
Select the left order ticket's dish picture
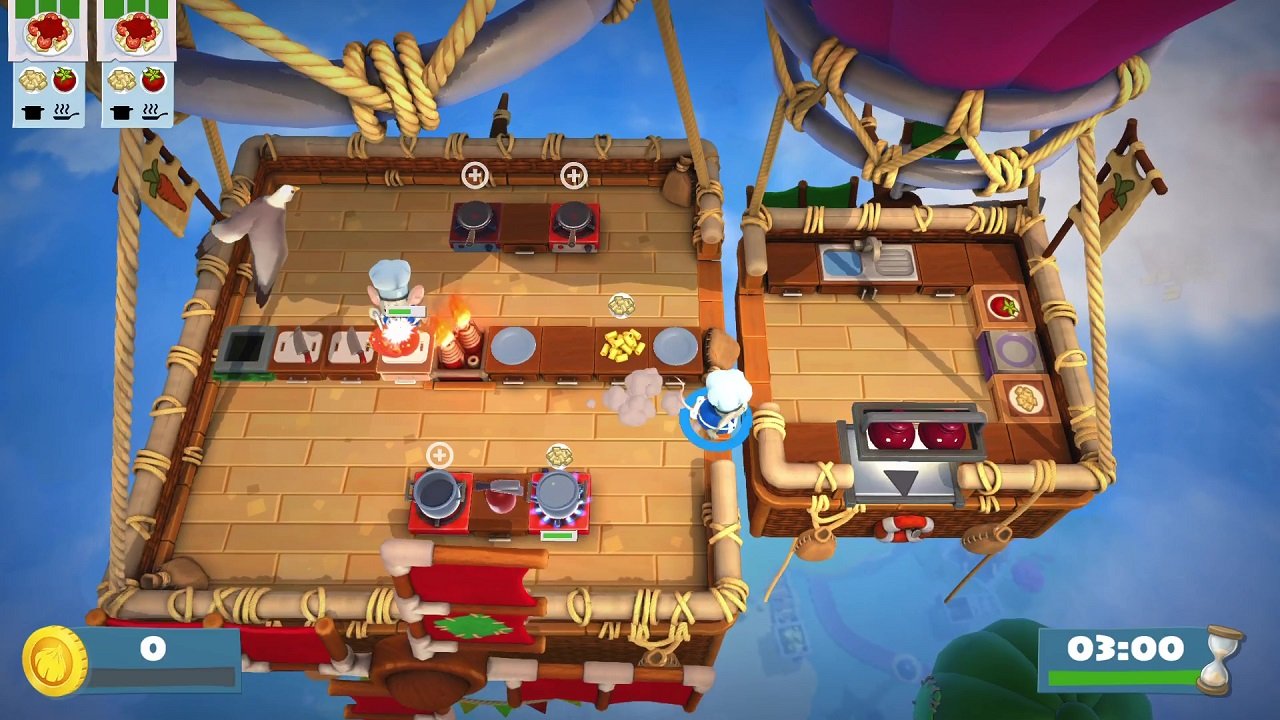pyautogui.click(x=47, y=33)
